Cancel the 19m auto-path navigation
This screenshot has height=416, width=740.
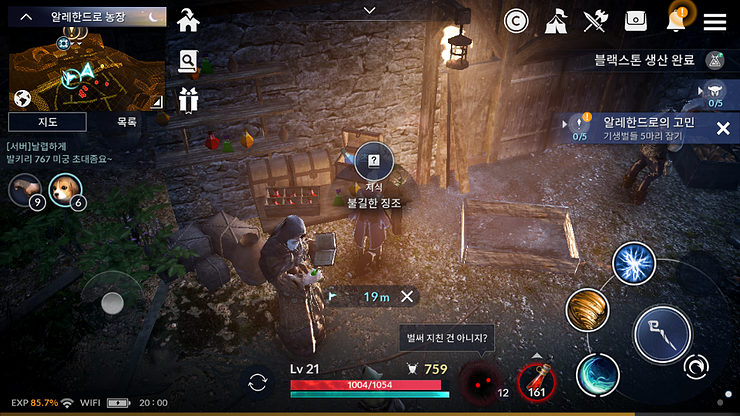407,296
